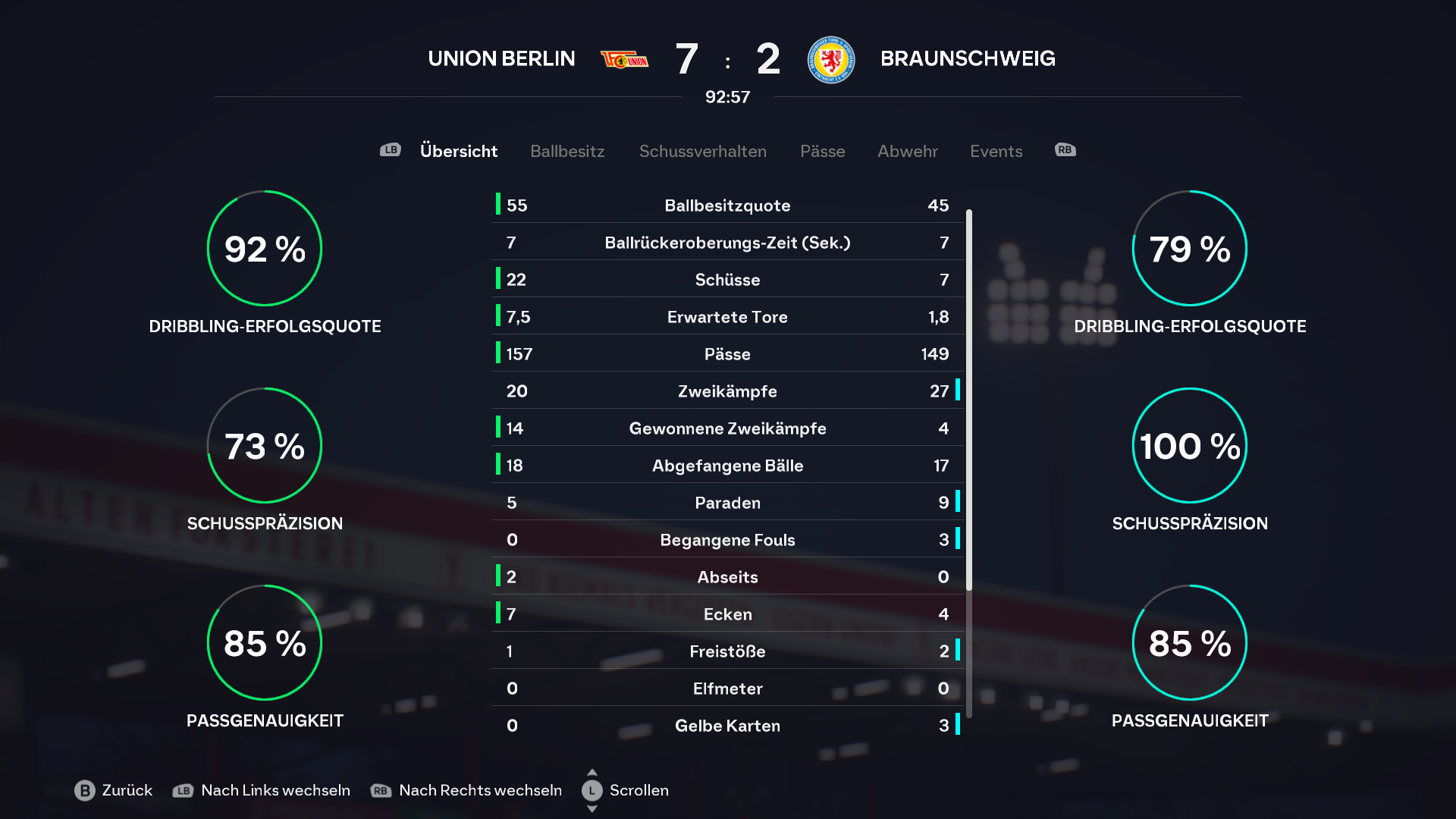Choose the Erwartete Tore stat row
This screenshot has width=1456, height=819.
(x=727, y=317)
